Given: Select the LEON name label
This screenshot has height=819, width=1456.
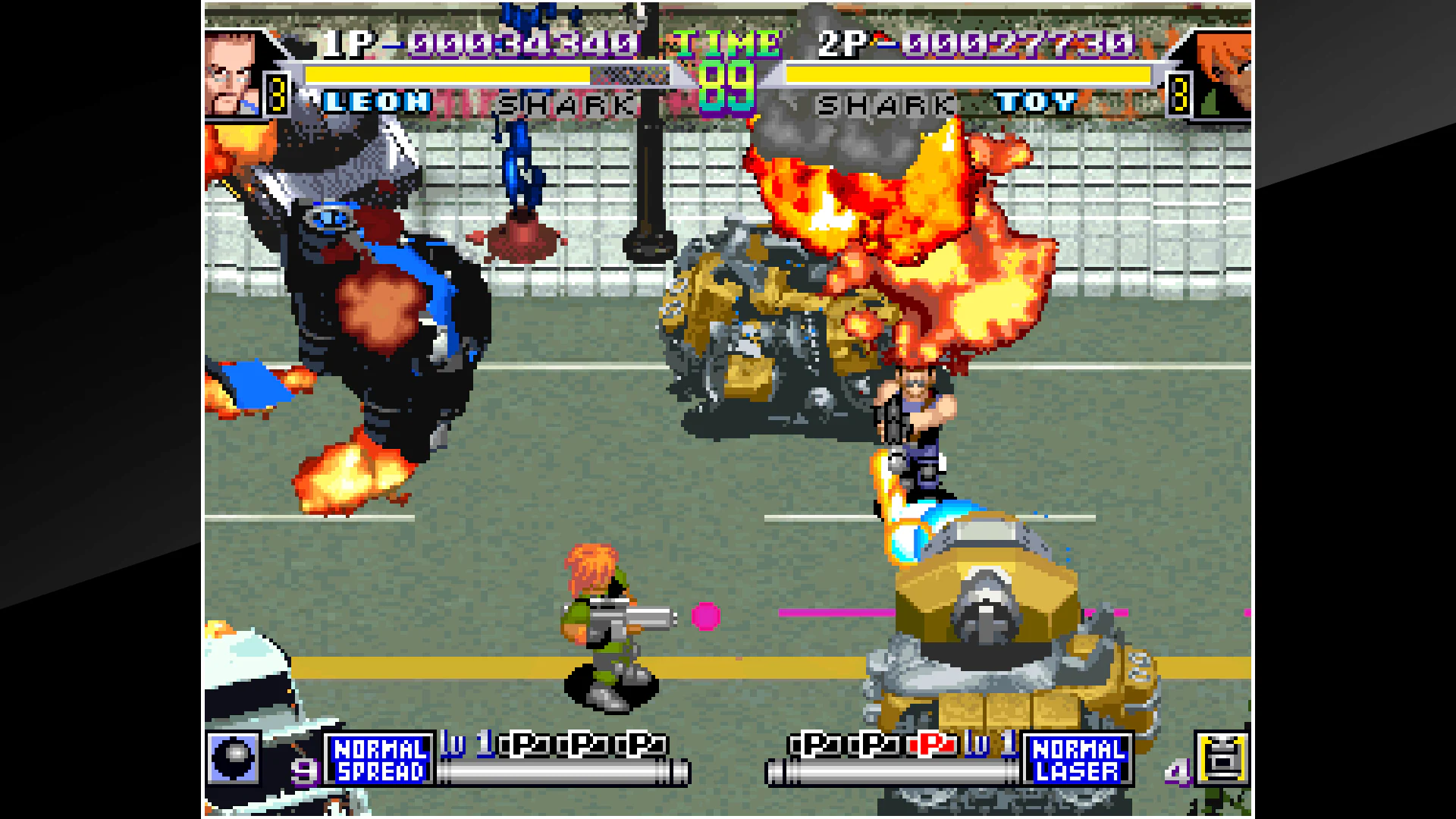Looking at the screenshot, I should (x=377, y=102).
